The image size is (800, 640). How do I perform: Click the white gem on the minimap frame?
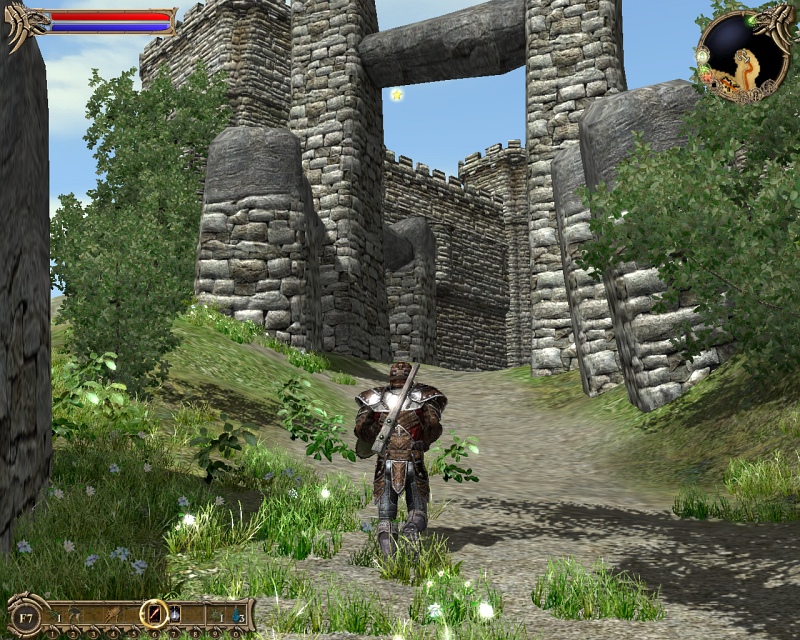point(703,56)
